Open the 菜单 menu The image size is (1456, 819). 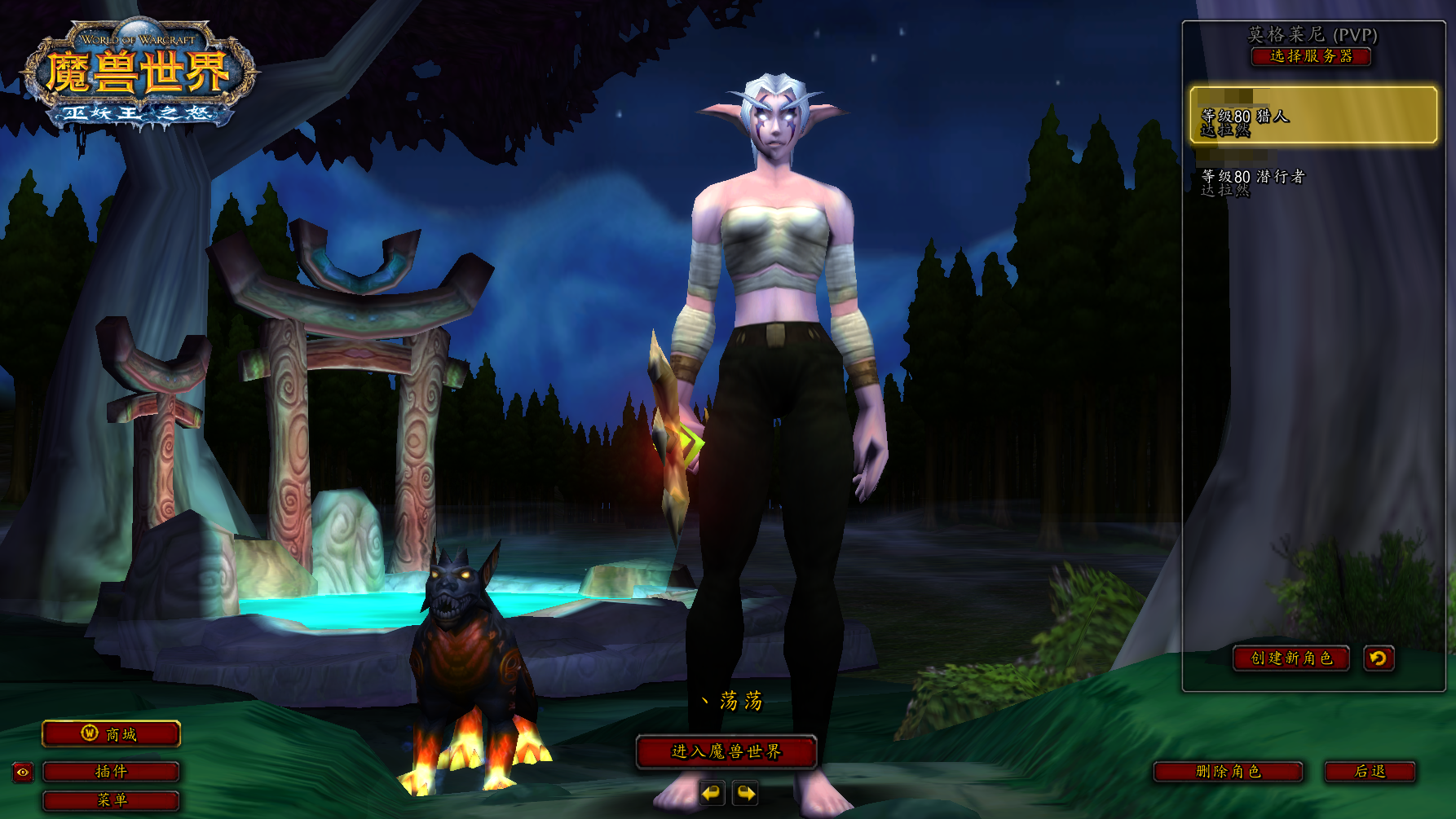click(x=111, y=799)
